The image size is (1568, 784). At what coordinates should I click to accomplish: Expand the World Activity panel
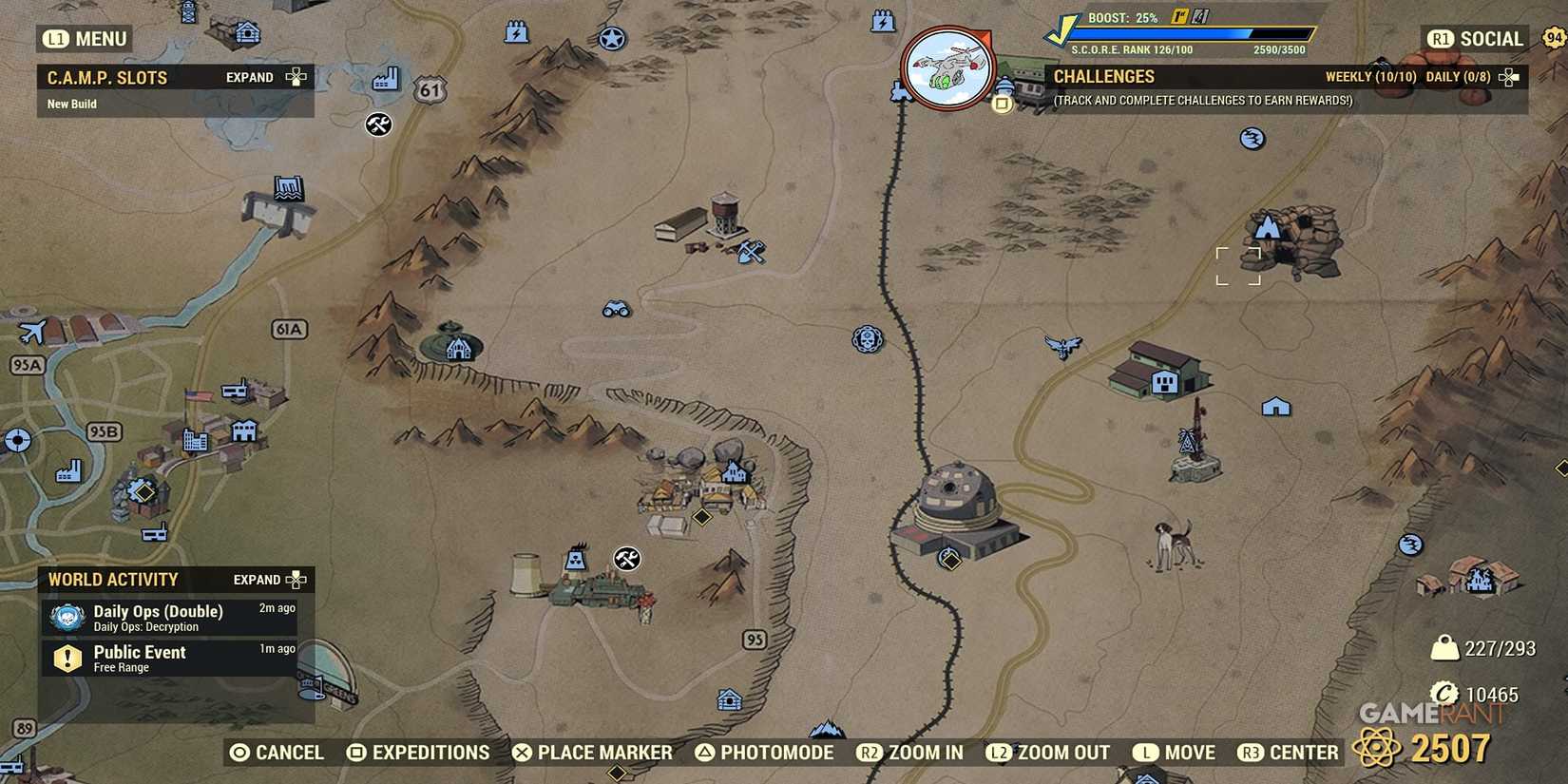click(x=296, y=579)
